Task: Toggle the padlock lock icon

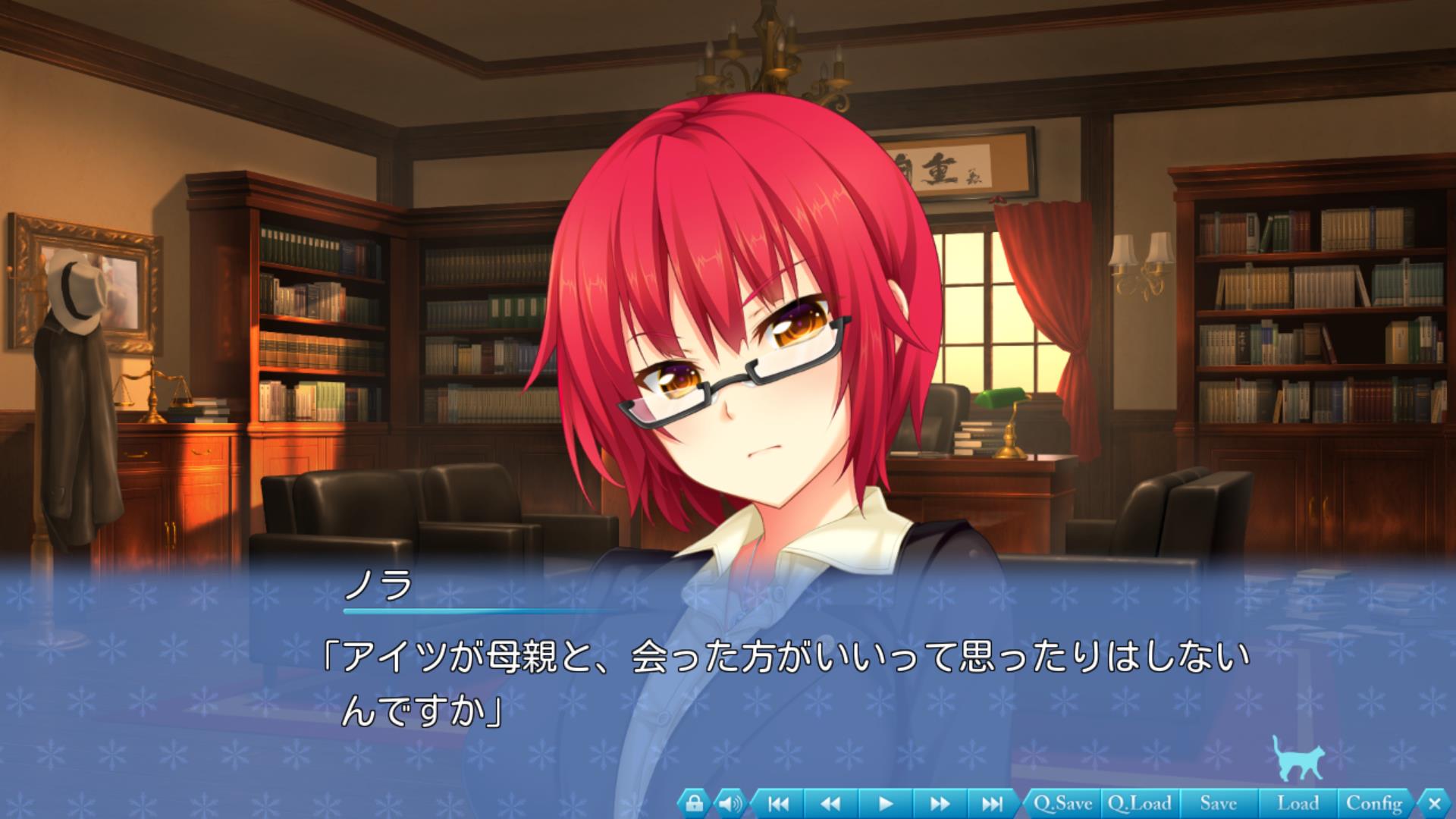Action: point(694,803)
